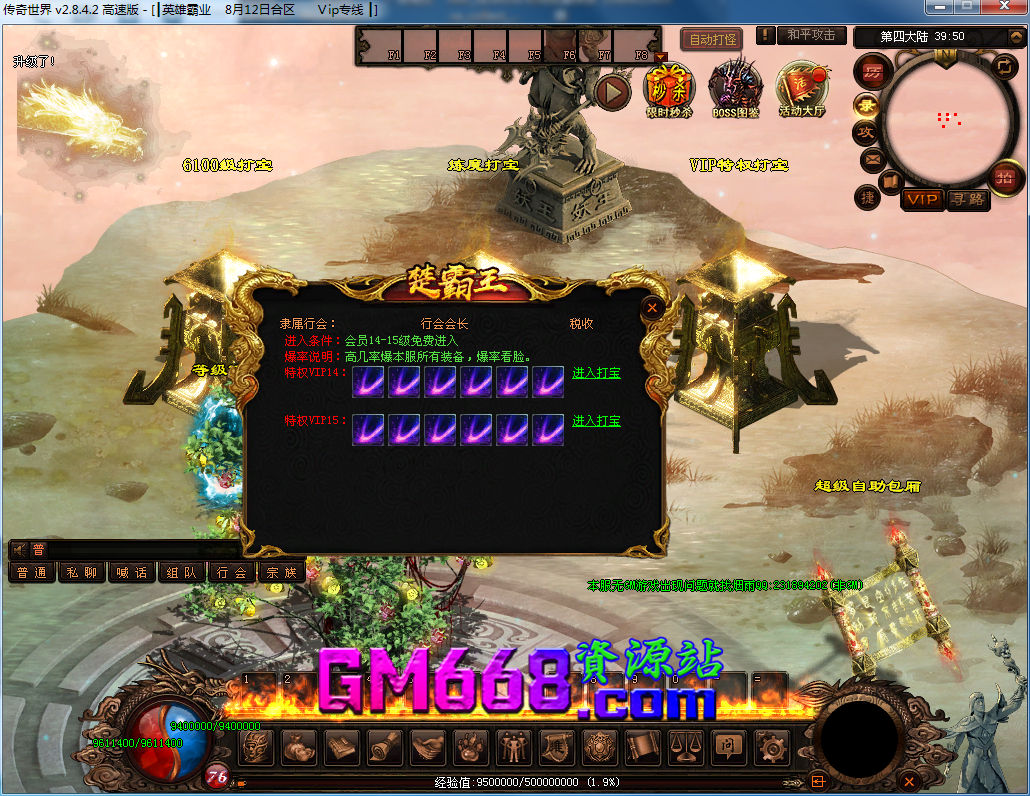The height and width of the screenshot is (796, 1030).
Task: Switch to the 私聊 private chat tab
Action: click(x=82, y=572)
